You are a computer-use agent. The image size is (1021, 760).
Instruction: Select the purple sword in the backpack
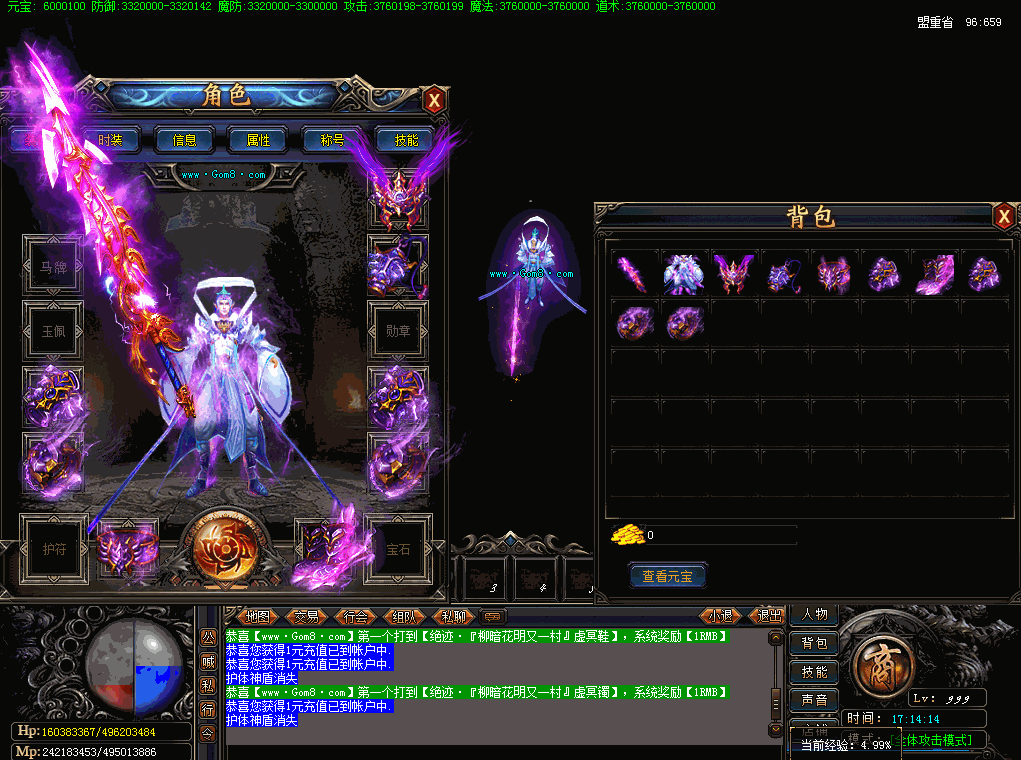tap(633, 272)
